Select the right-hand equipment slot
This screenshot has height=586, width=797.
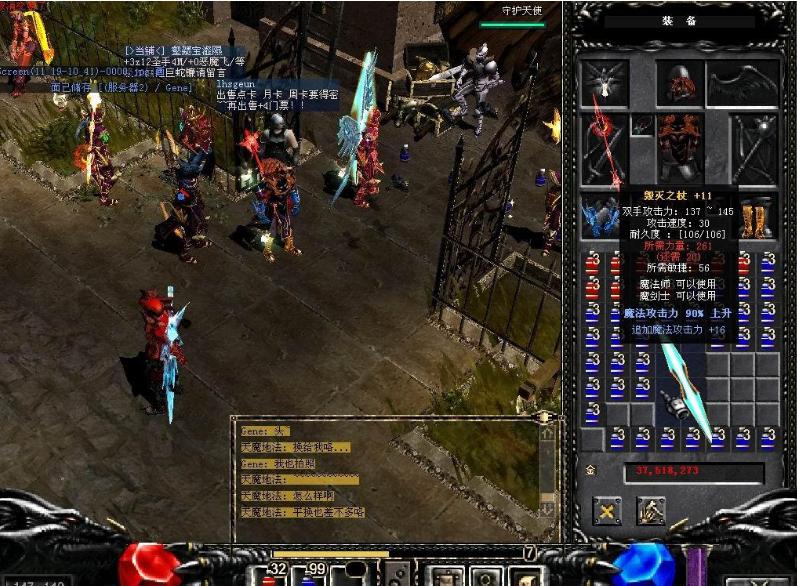754,148
